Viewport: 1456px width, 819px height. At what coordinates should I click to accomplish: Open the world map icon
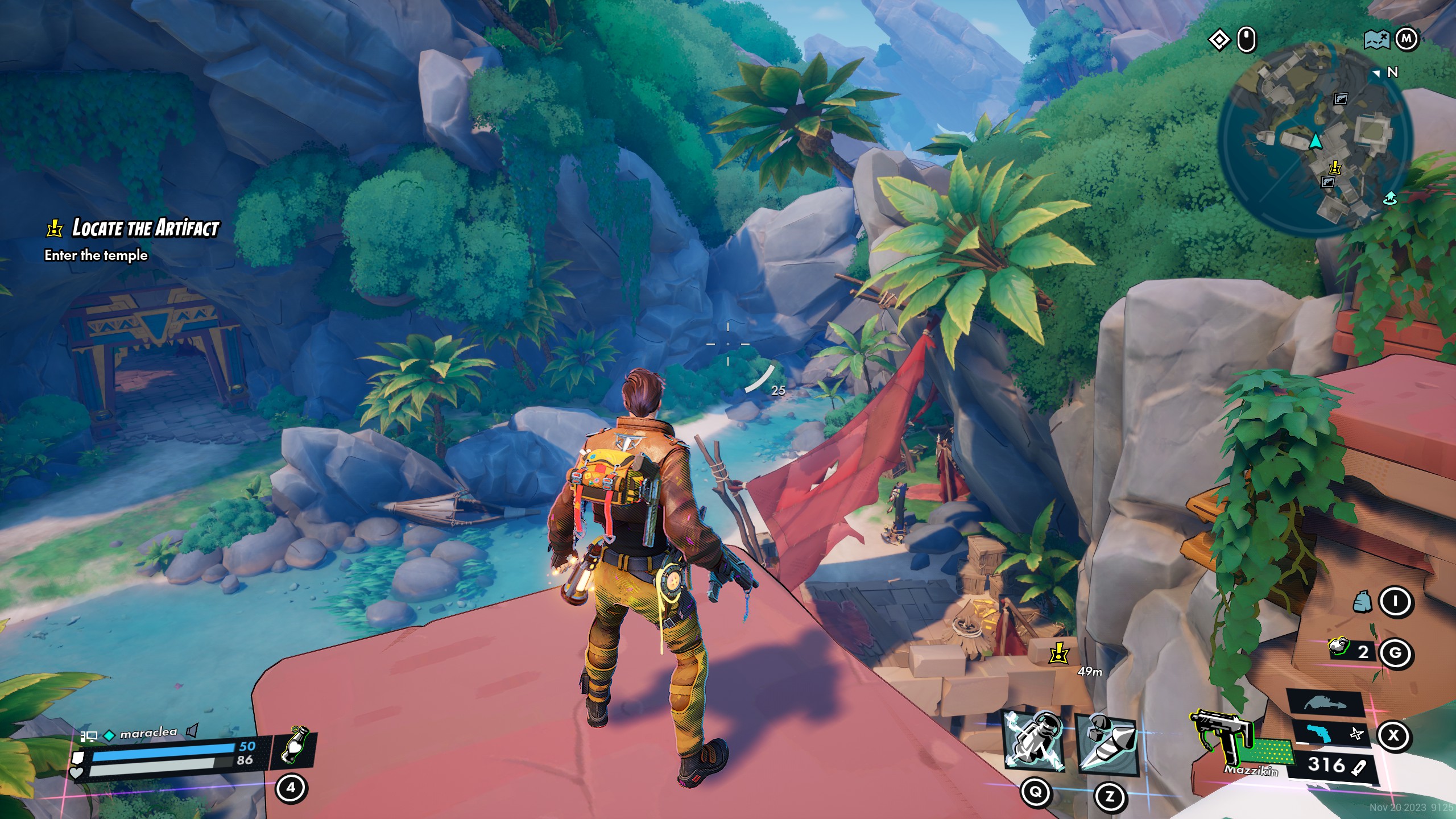coord(1376,40)
